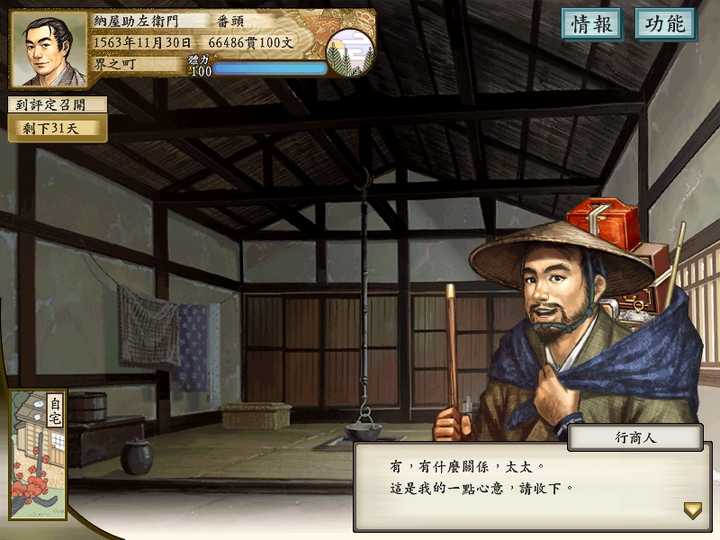
Task: Open the 情報 information menu
Action: tap(591, 24)
